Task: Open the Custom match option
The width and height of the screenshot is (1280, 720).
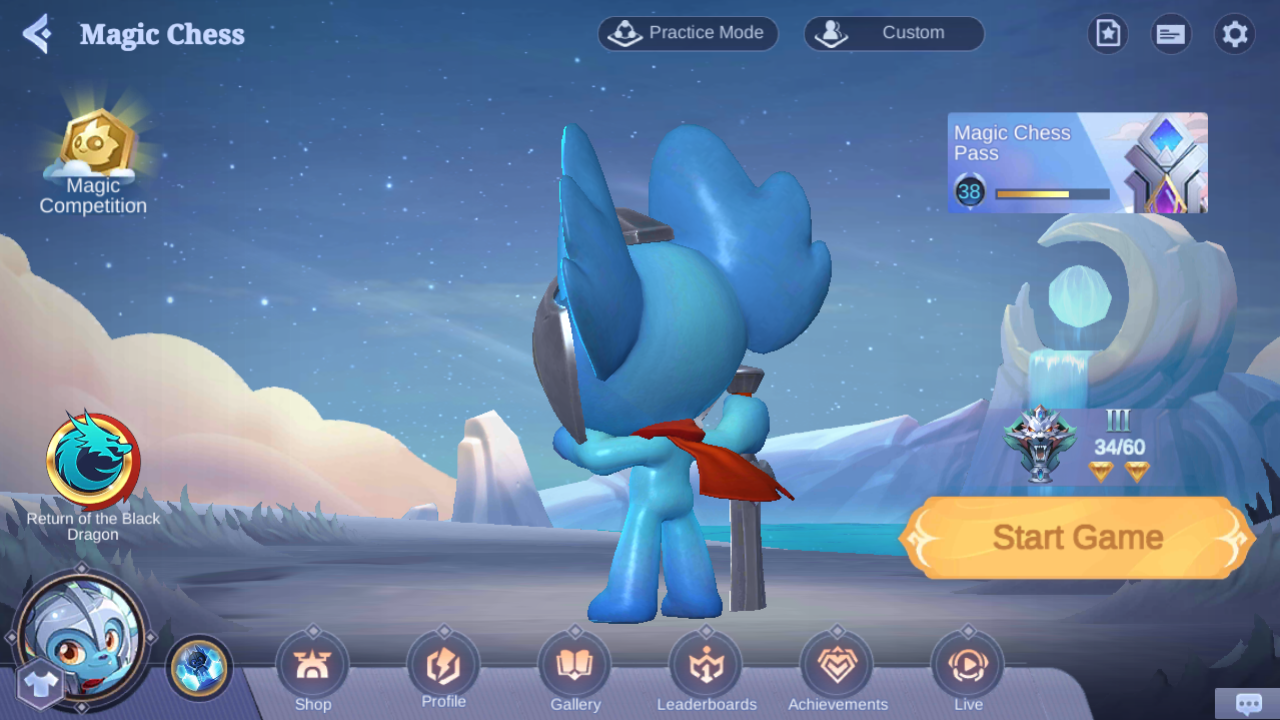Action: point(894,33)
